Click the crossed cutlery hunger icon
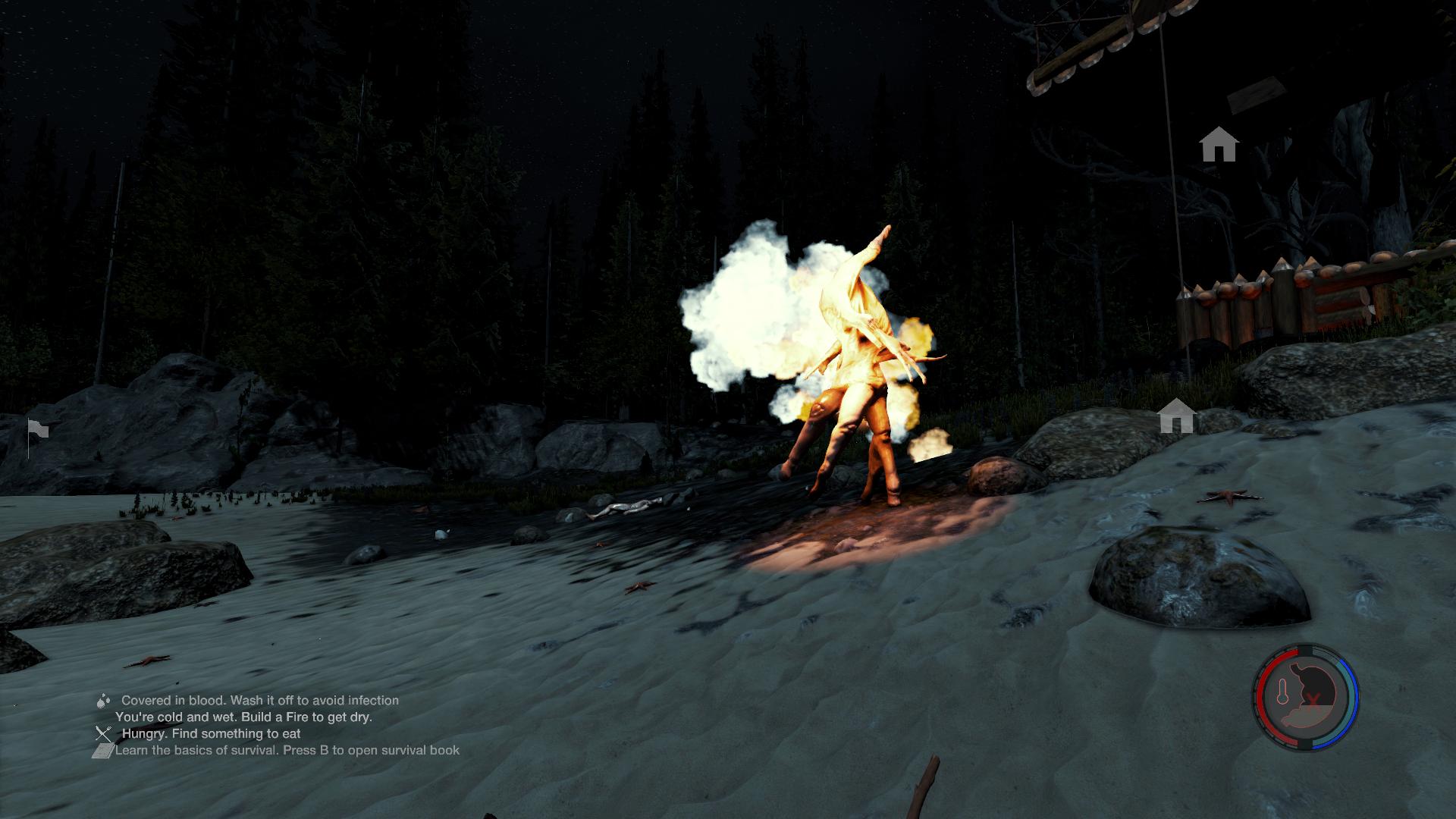The height and width of the screenshot is (819, 1456). click(x=103, y=734)
